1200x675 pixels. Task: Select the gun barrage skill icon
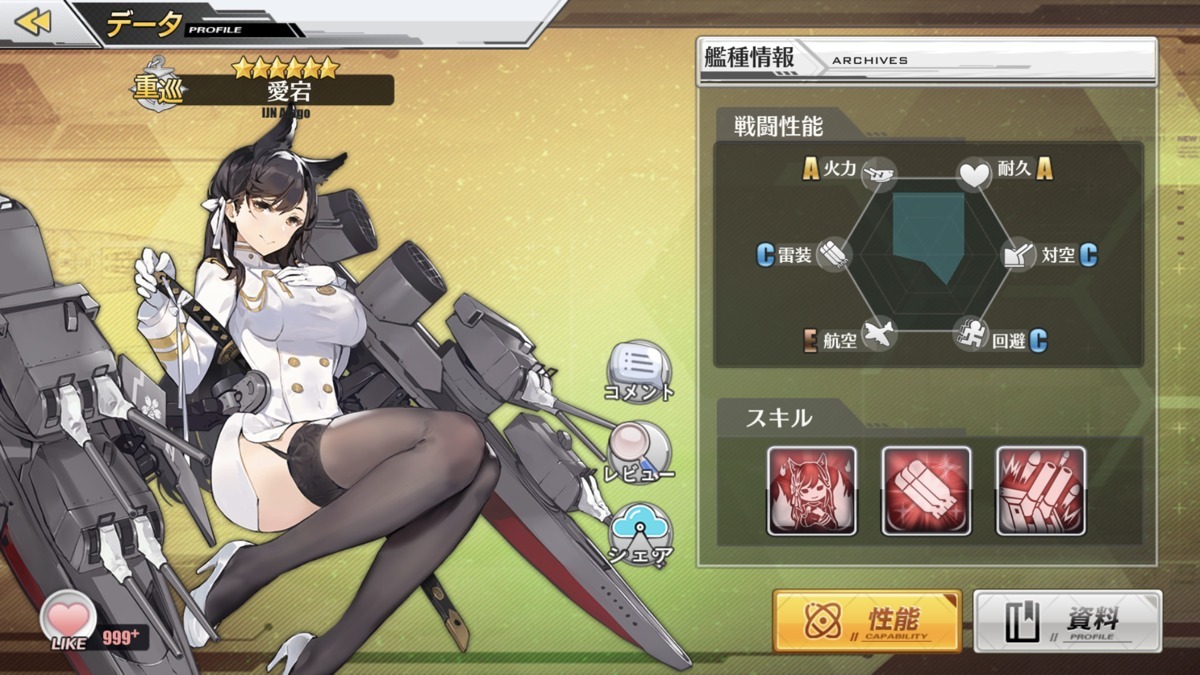point(1041,491)
